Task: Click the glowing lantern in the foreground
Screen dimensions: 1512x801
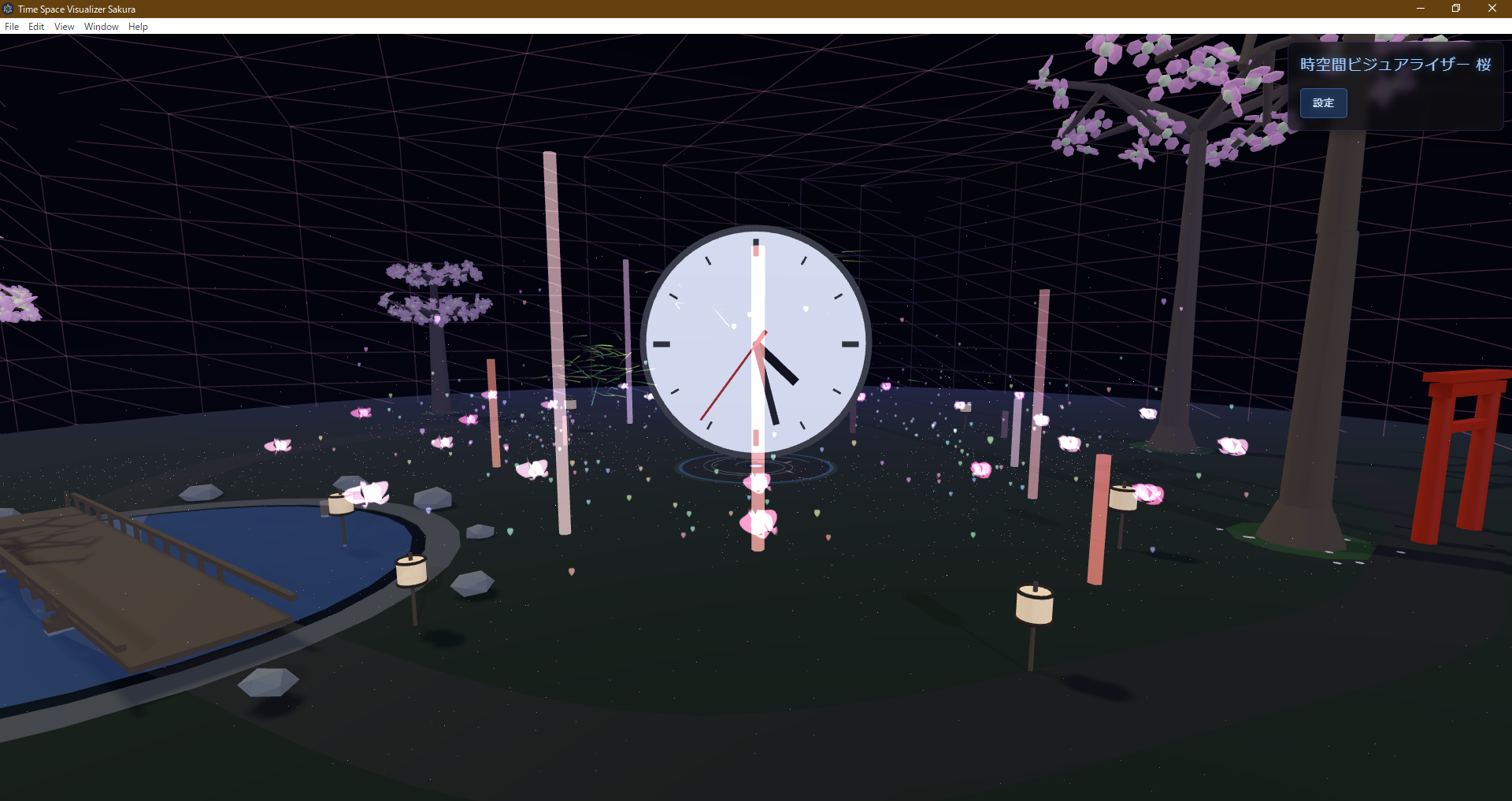Action: pyautogui.click(x=1033, y=605)
